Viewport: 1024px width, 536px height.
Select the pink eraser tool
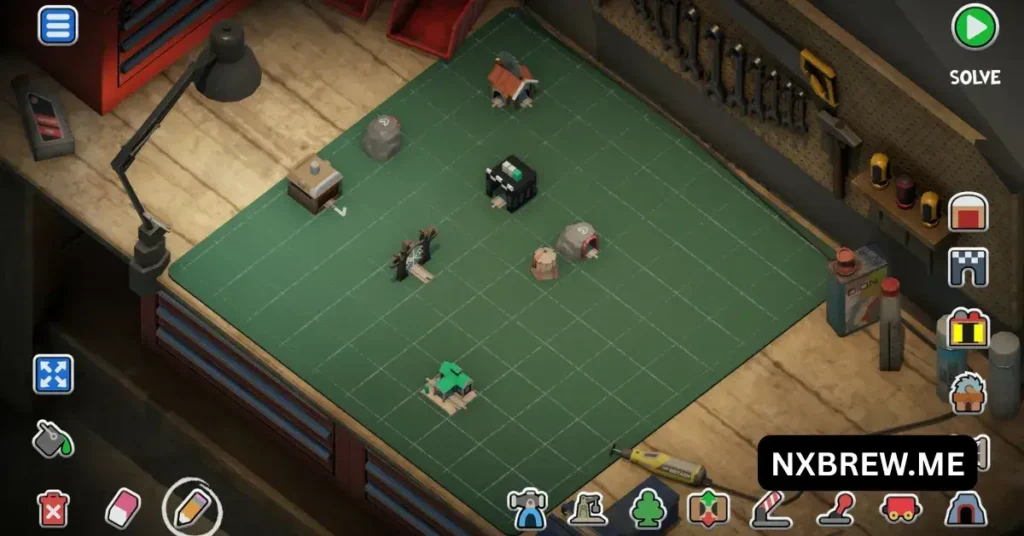coord(122,508)
